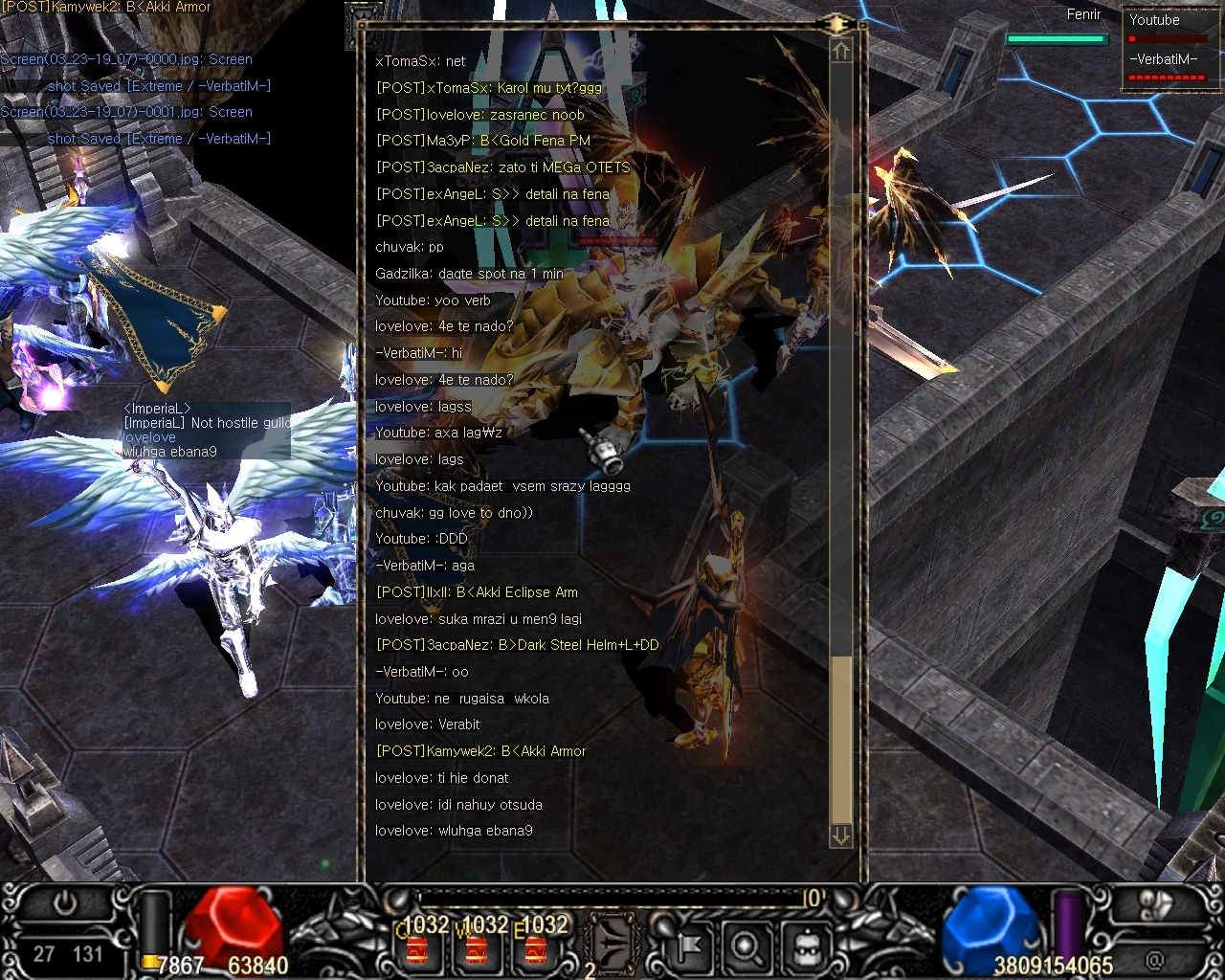Click the chat log down arrow
This screenshot has height=980, width=1225.
pos(841,835)
